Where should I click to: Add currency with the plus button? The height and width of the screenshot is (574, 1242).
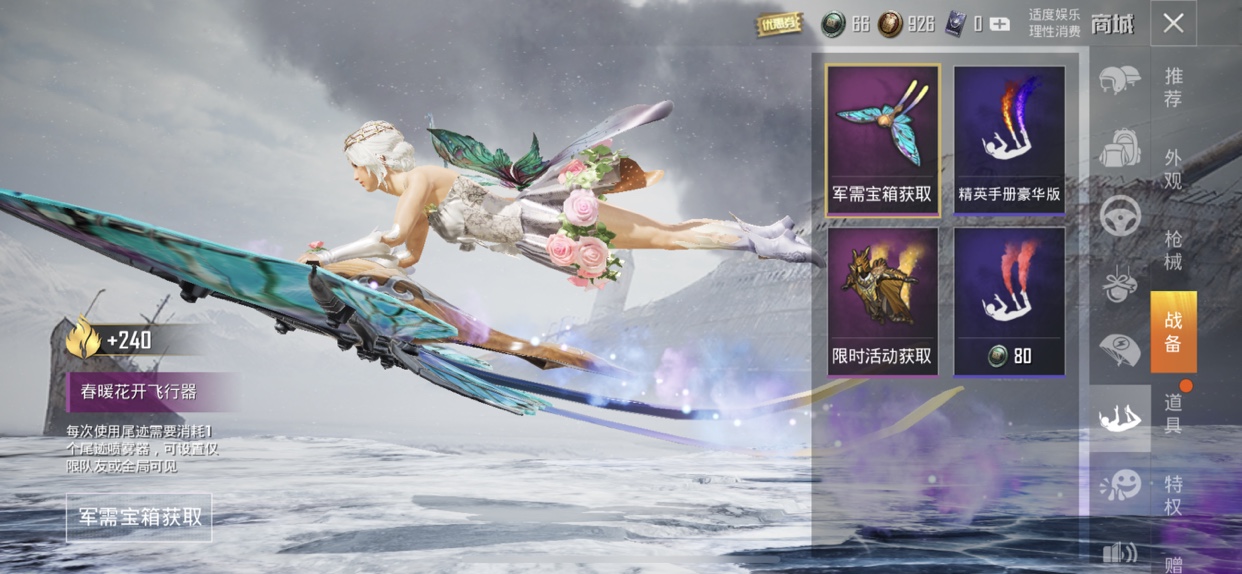[999, 24]
